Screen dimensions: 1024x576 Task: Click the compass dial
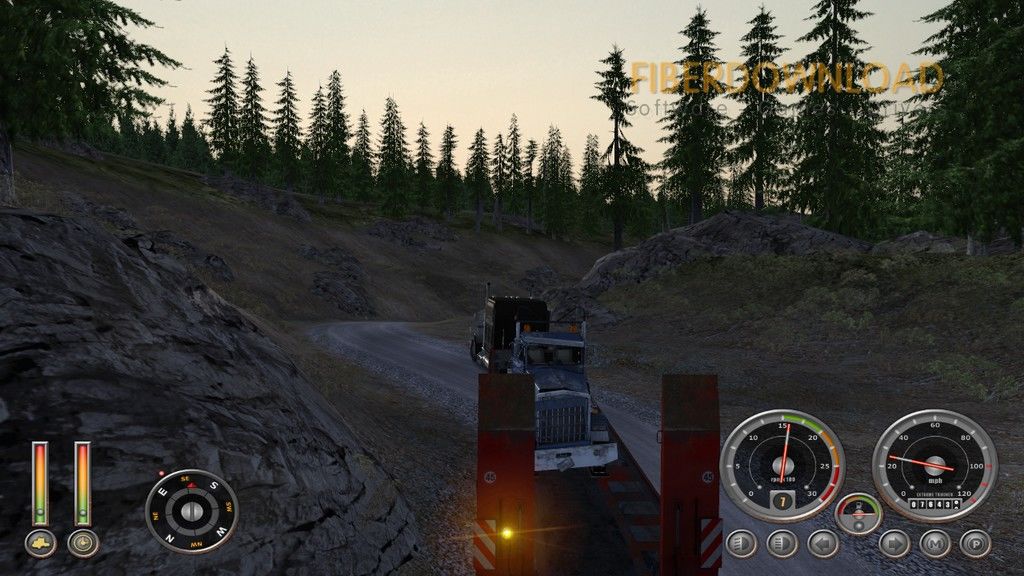191,511
